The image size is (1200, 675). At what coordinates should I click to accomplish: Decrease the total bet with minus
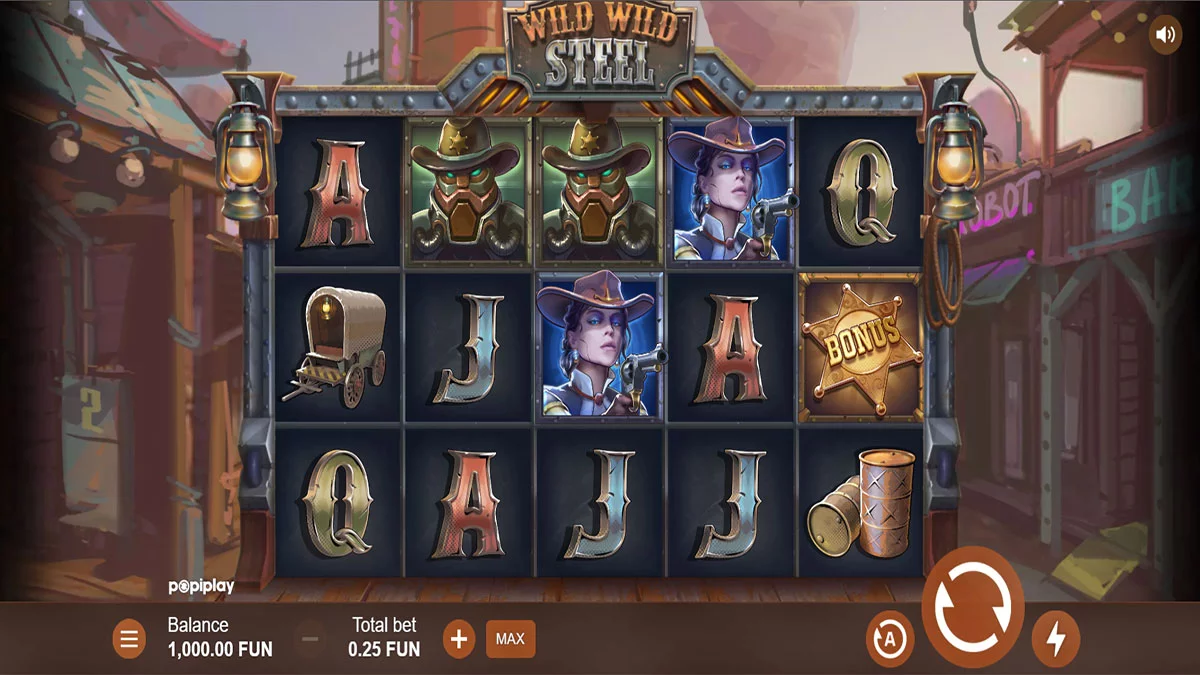click(x=311, y=639)
